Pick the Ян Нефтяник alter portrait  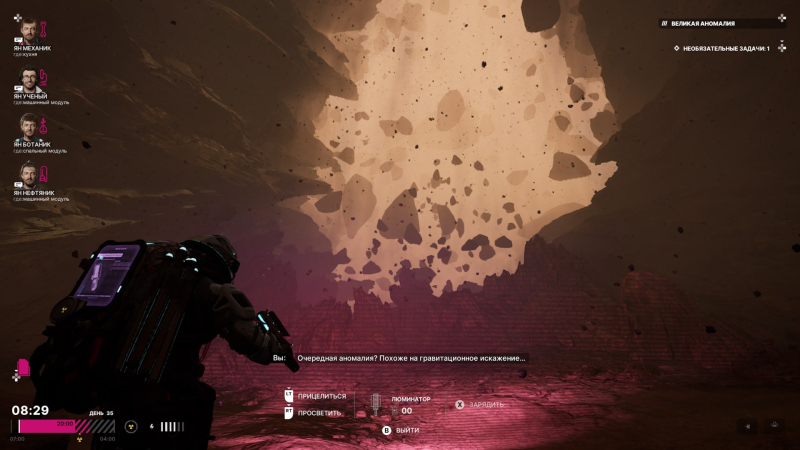coord(29,176)
